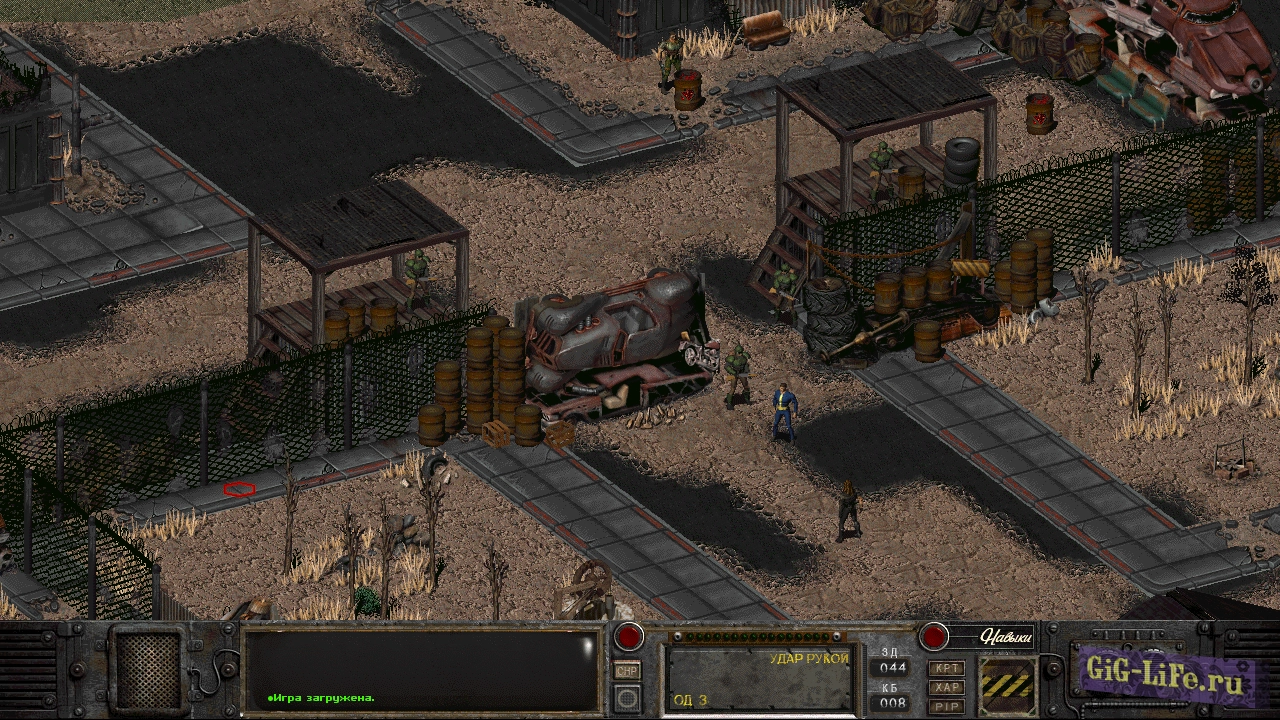Click the УДАР РУКОЙ attack slot

tap(760, 678)
